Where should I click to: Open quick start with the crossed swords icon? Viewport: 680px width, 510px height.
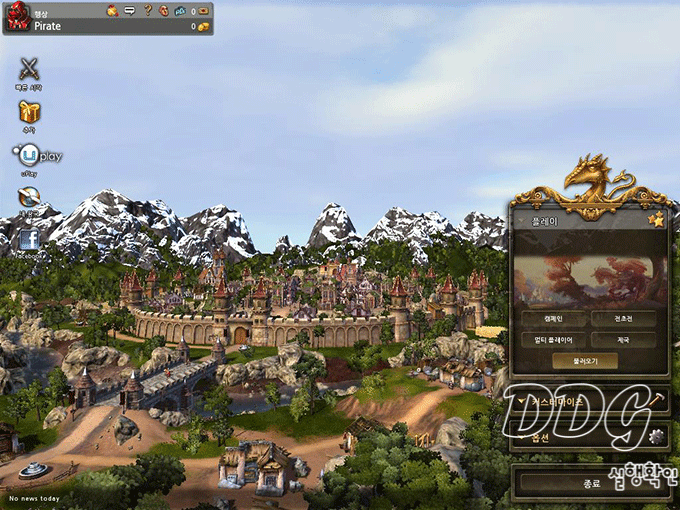click(x=29, y=70)
